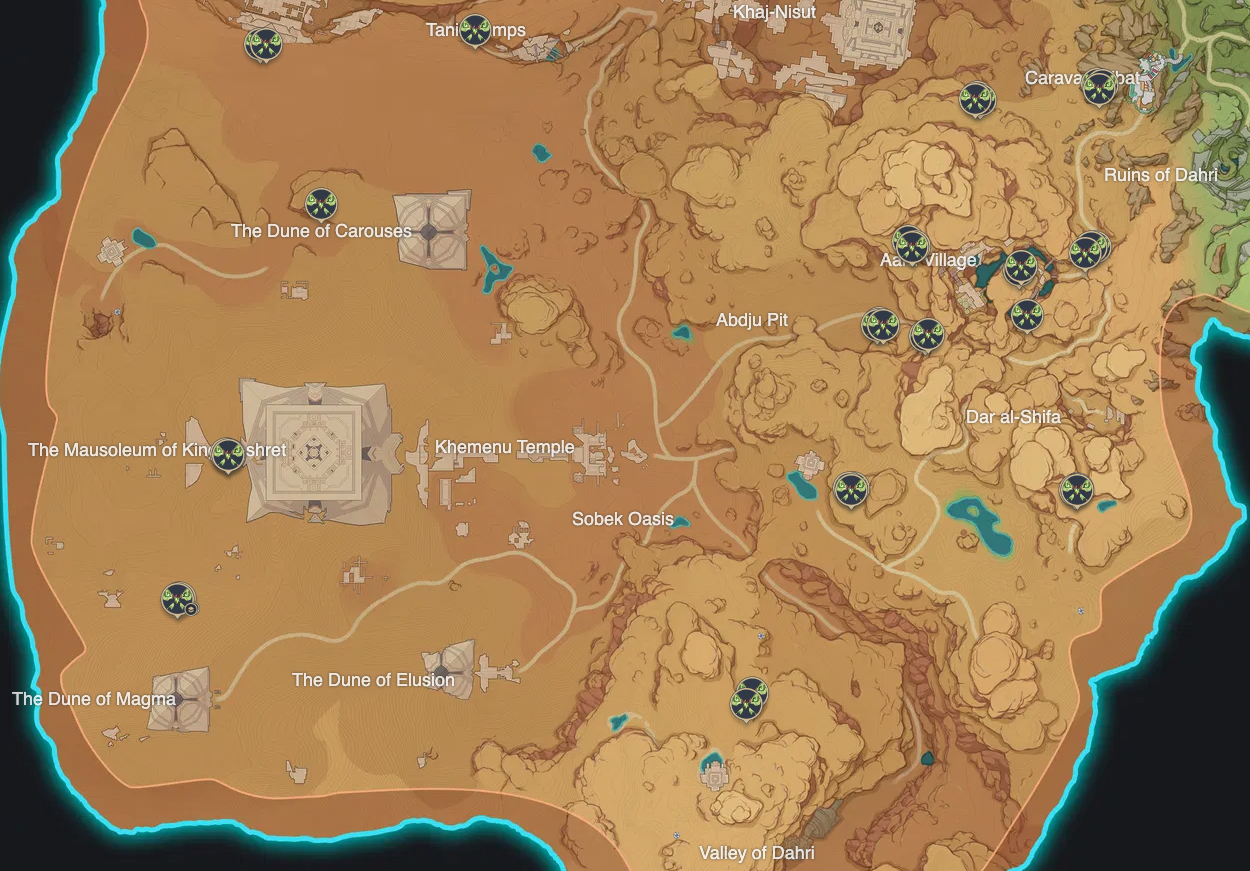Click the scarab marker directly below Dar al-Shifa label
1250x871 pixels.
click(1076, 490)
